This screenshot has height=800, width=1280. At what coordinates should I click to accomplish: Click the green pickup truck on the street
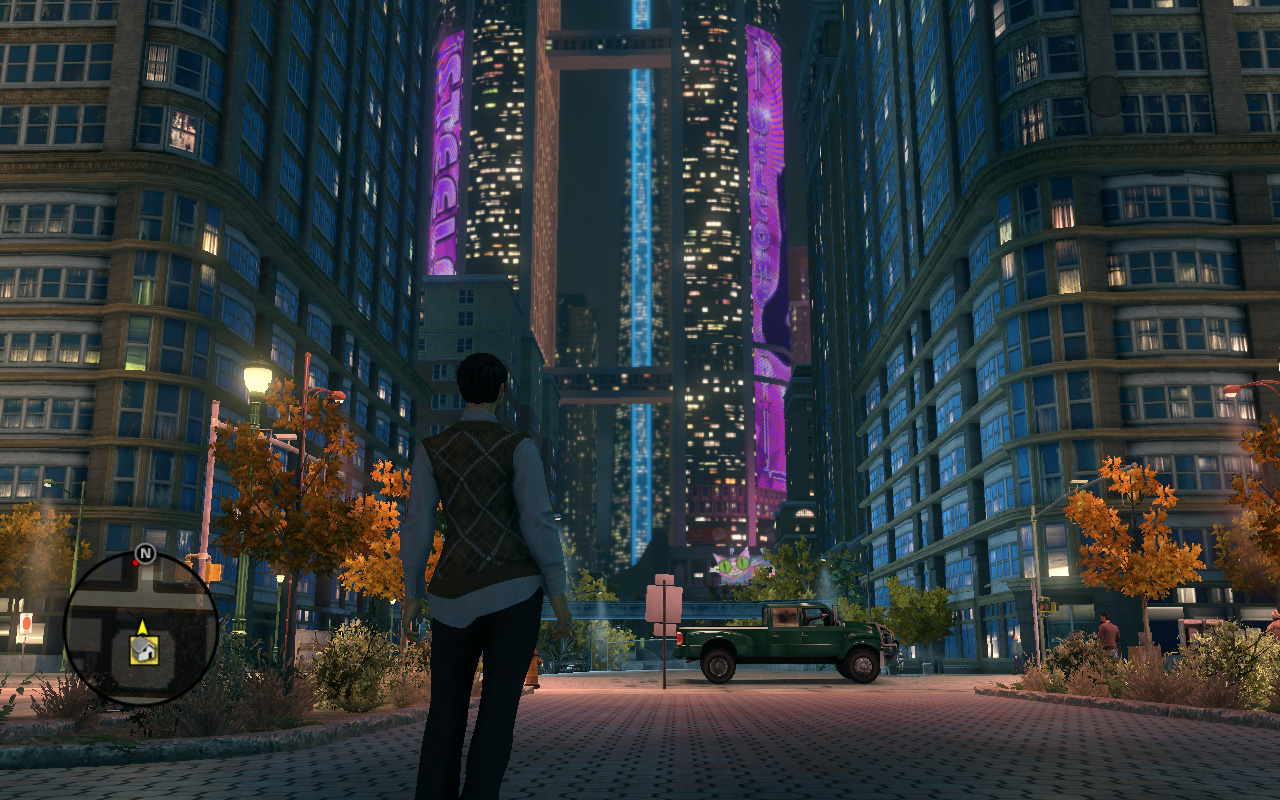tap(790, 640)
